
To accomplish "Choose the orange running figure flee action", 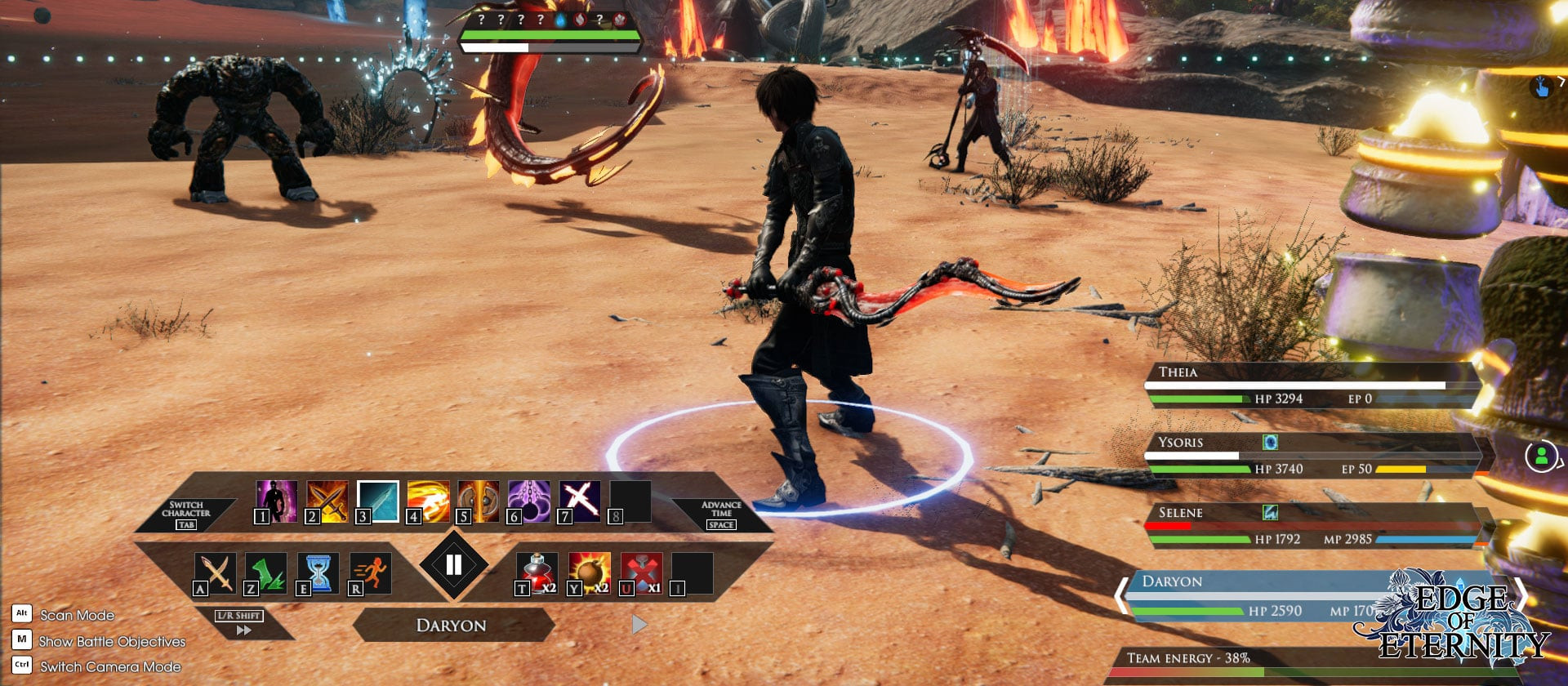I will 371,572.
